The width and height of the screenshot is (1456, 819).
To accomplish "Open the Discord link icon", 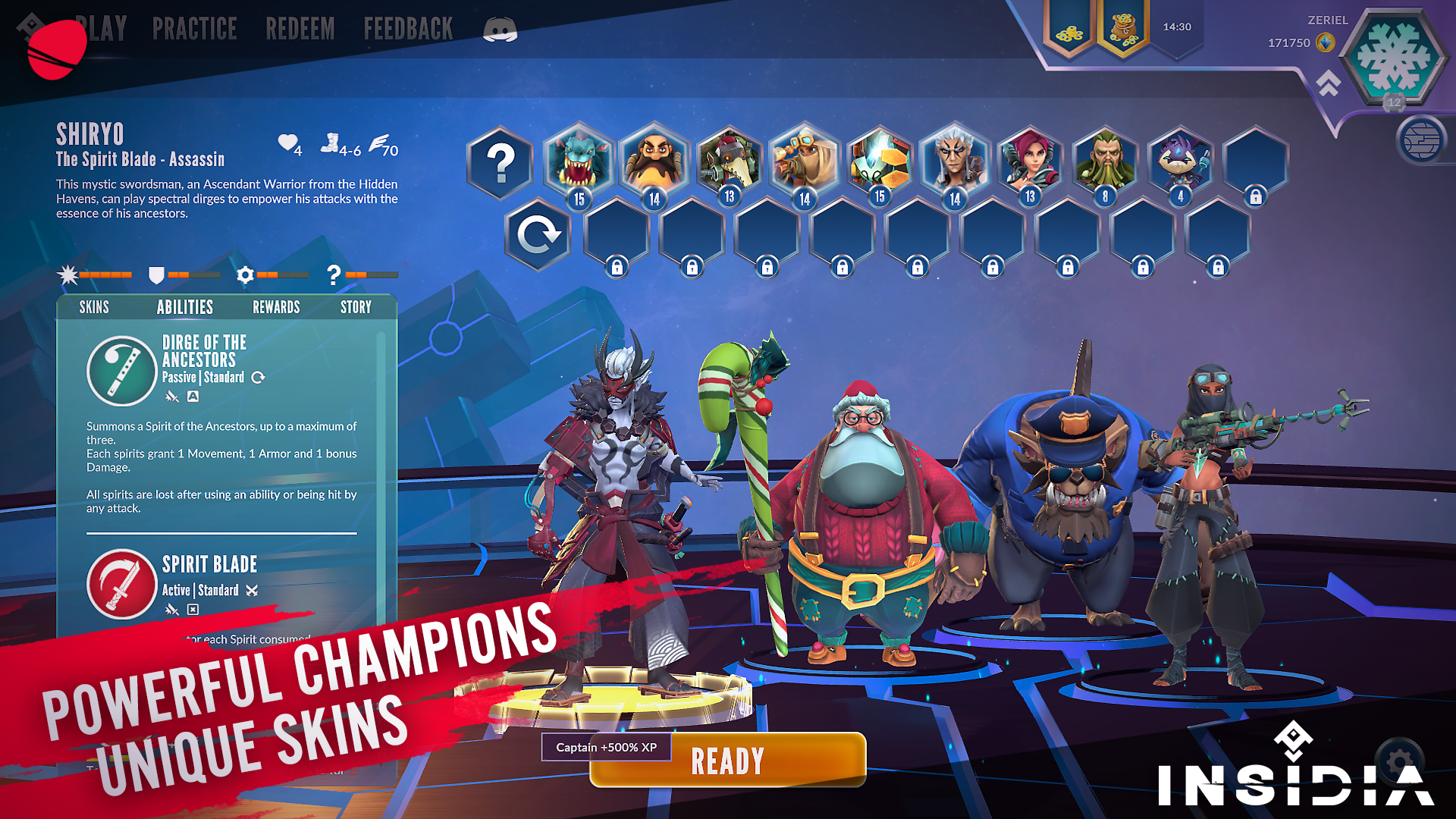I will pyautogui.click(x=500, y=30).
